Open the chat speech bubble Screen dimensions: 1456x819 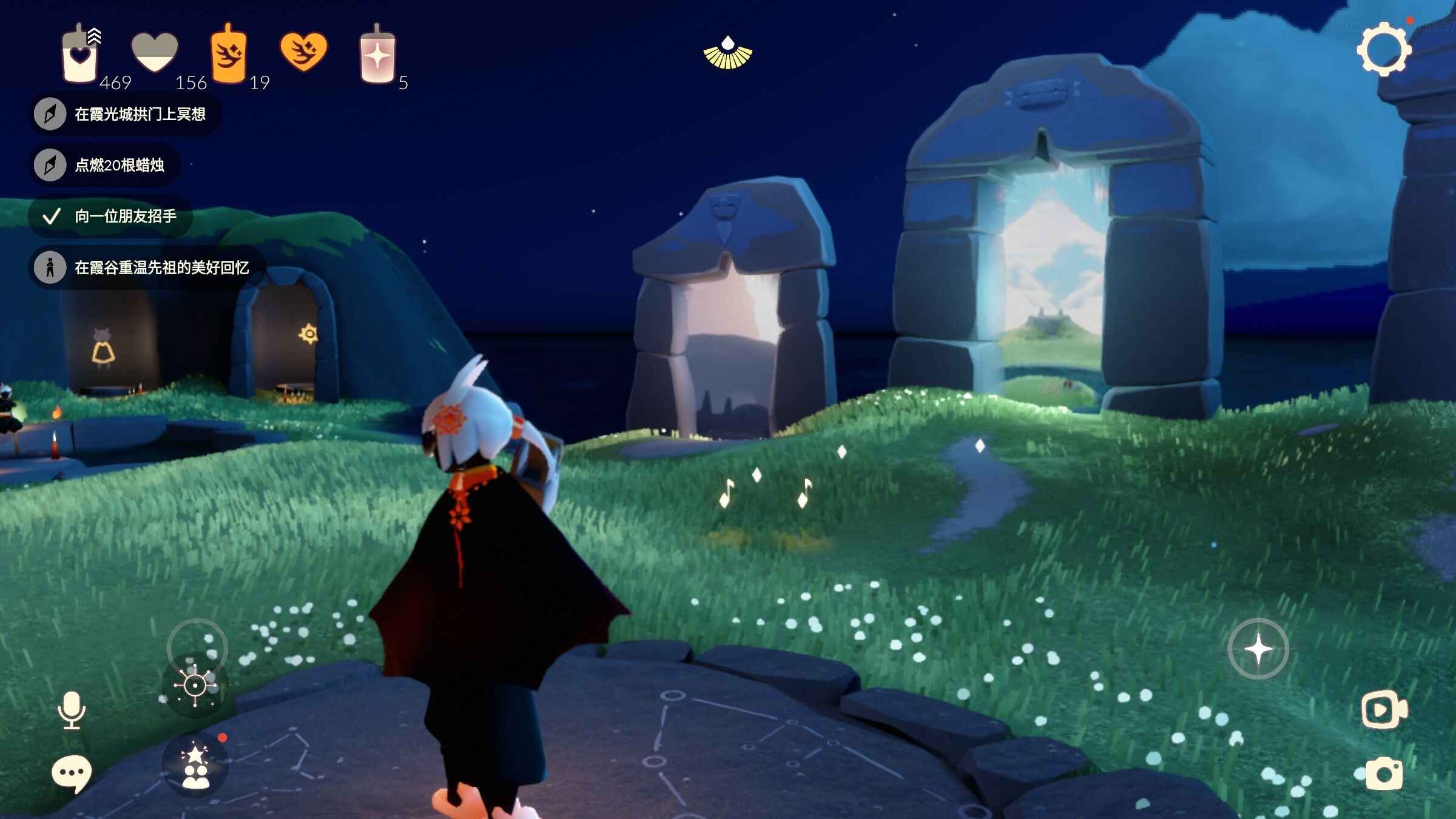[x=72, y=774]
